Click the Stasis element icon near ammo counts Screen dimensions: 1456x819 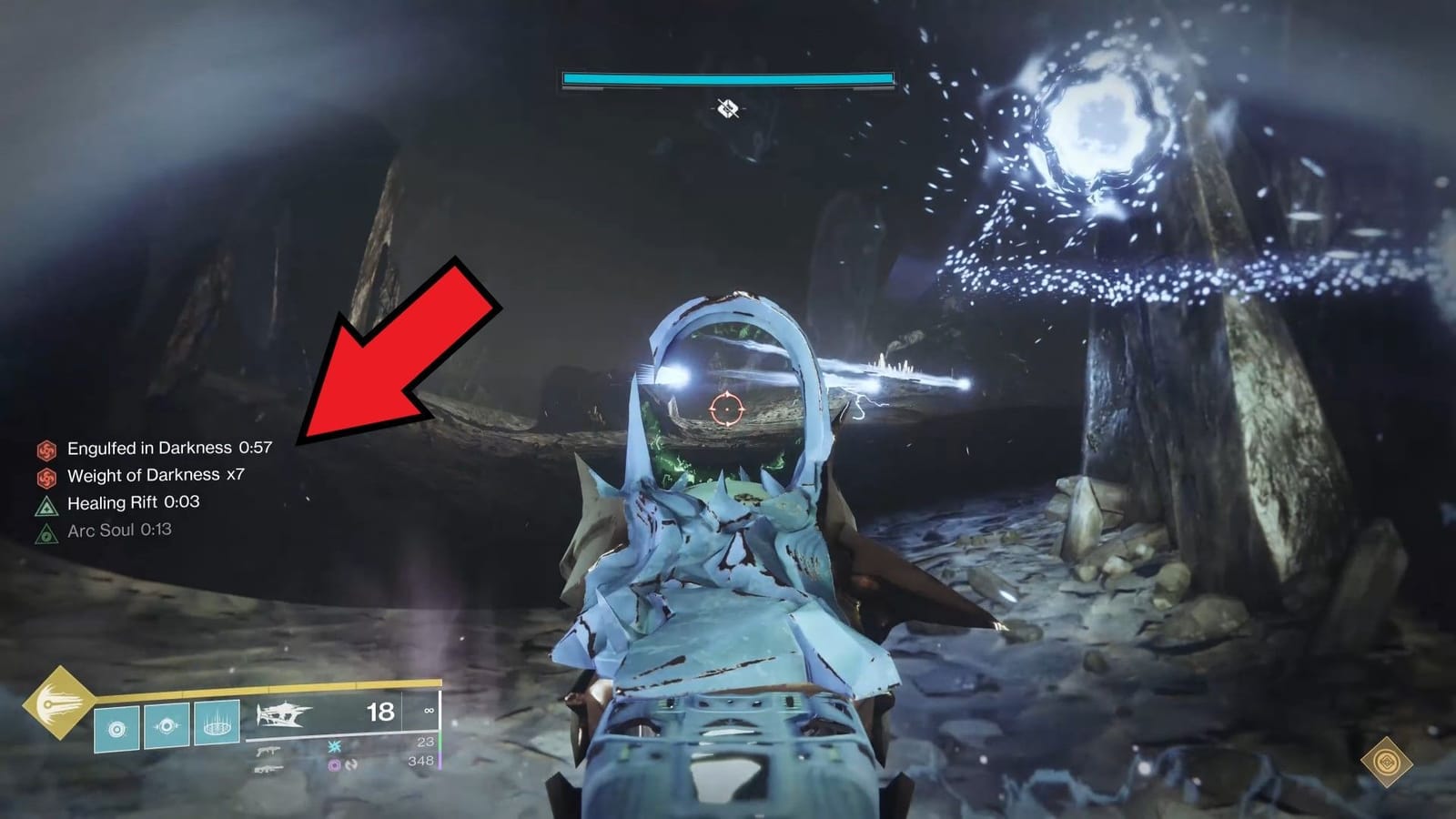[334, 747]
